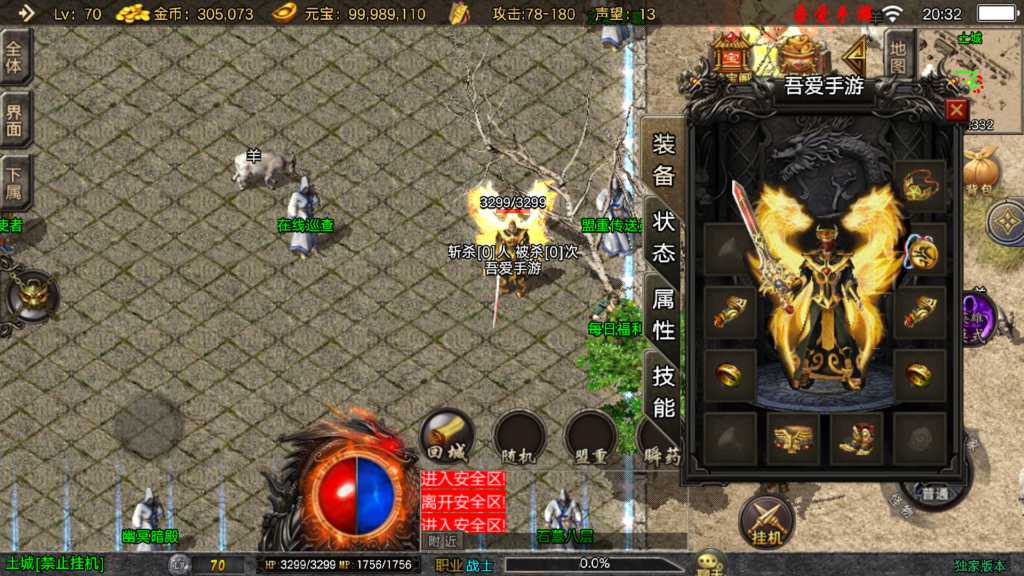Viewport: 1024px width, 576px height.
Task: Open the 状态 status tab
Action: pyautogui.click(x=664, y=238)
